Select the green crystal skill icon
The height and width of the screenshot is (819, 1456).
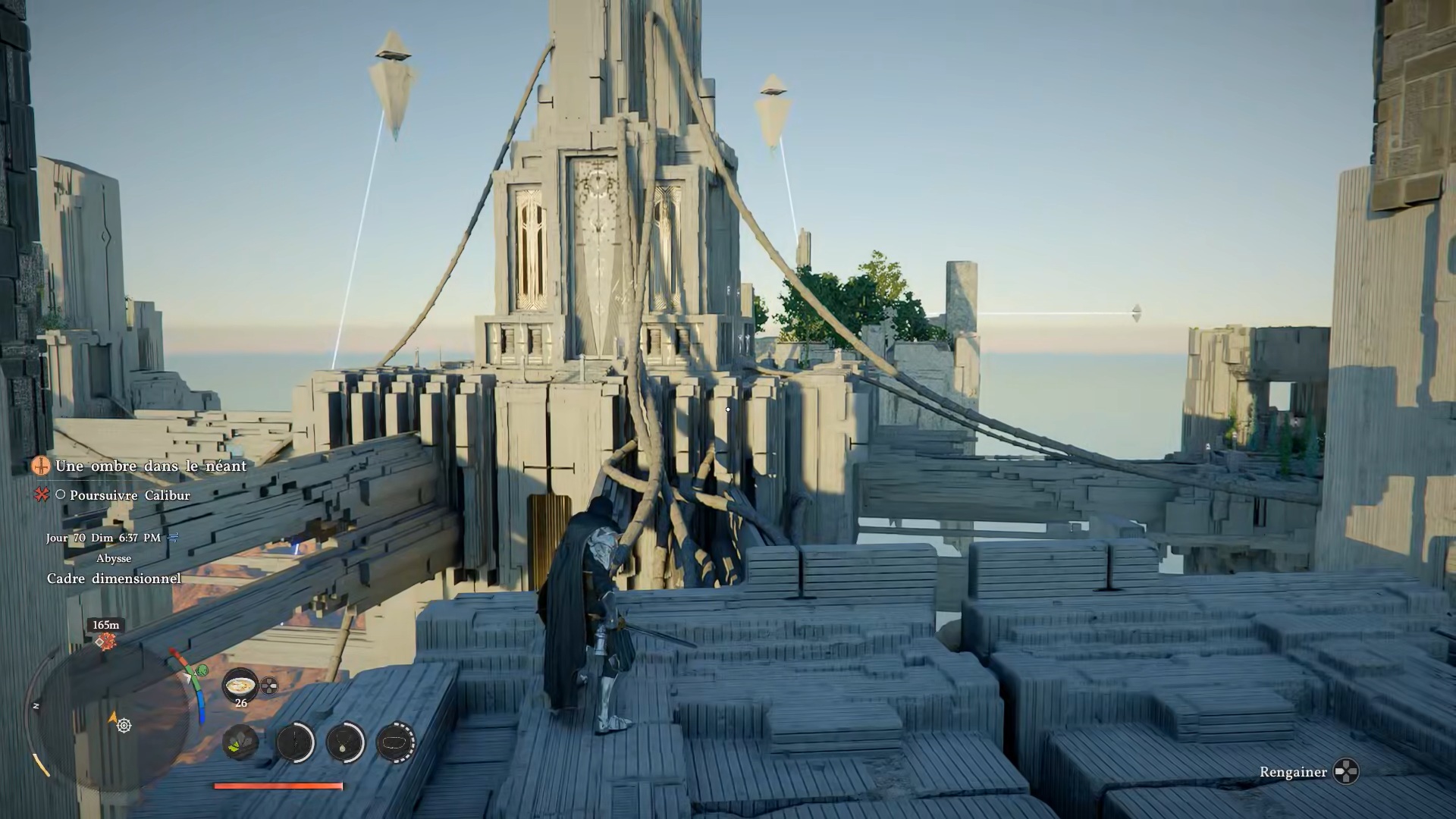click(x=240, y=742)
